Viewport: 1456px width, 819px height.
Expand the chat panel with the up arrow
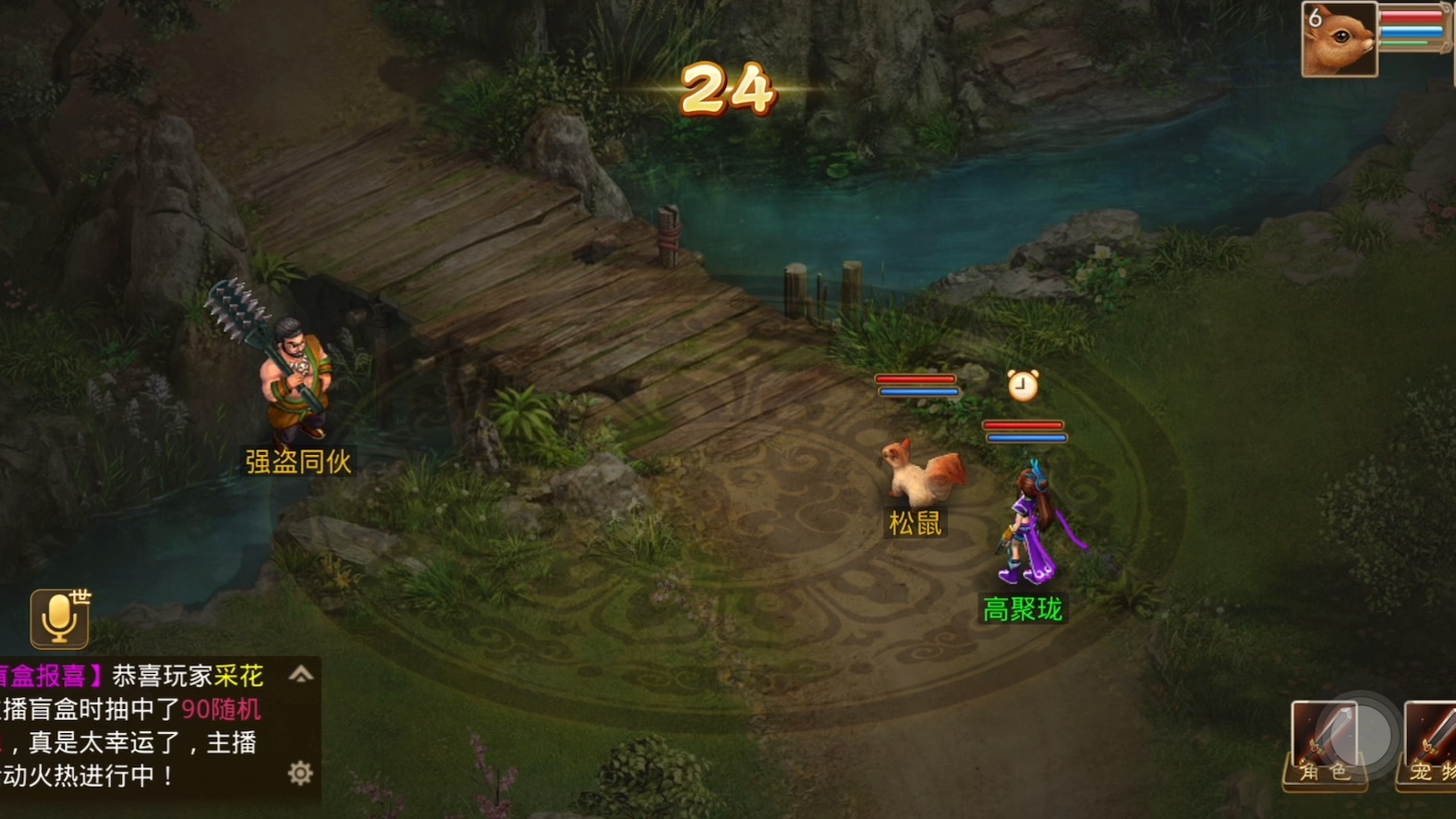click(300, 675)
